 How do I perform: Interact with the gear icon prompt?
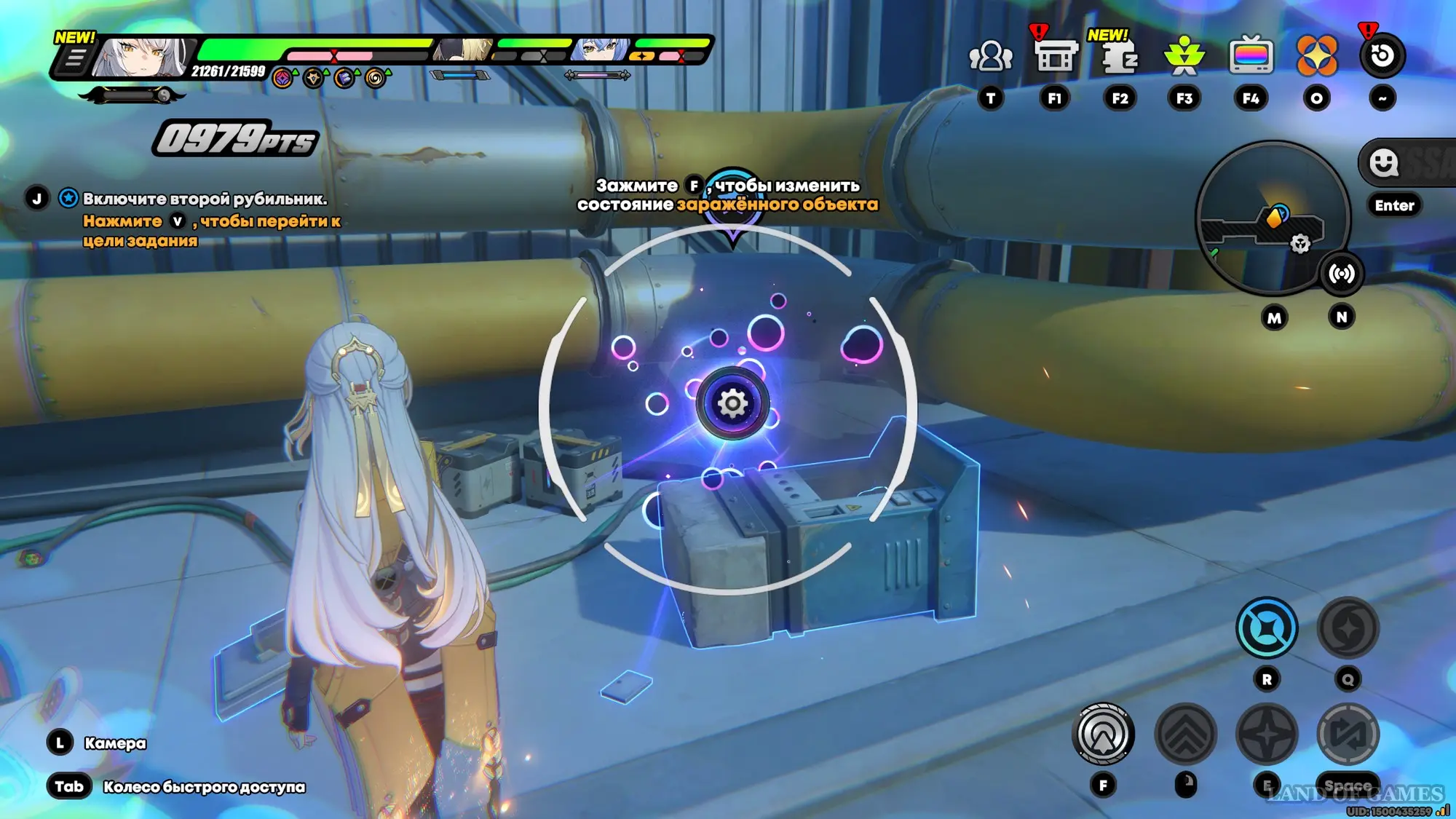[732, 403]
